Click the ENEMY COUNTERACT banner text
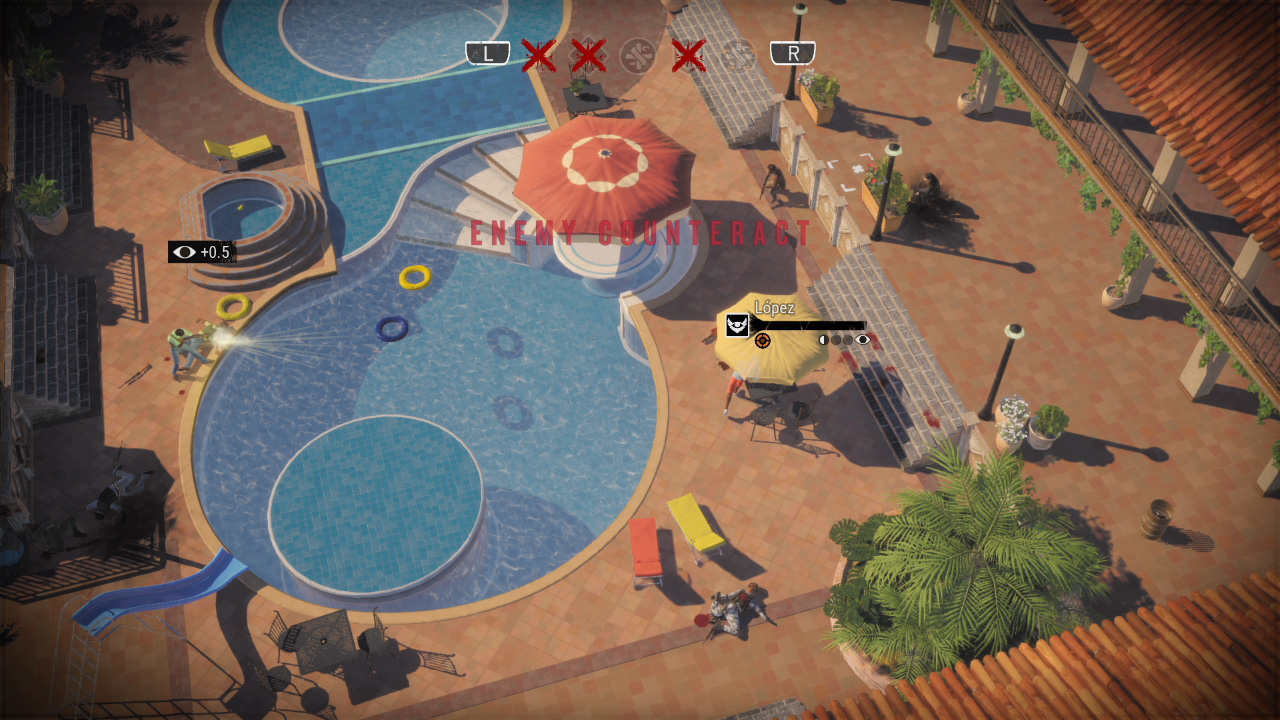This screenshot has width=1280, height=720. coord(638,233)
